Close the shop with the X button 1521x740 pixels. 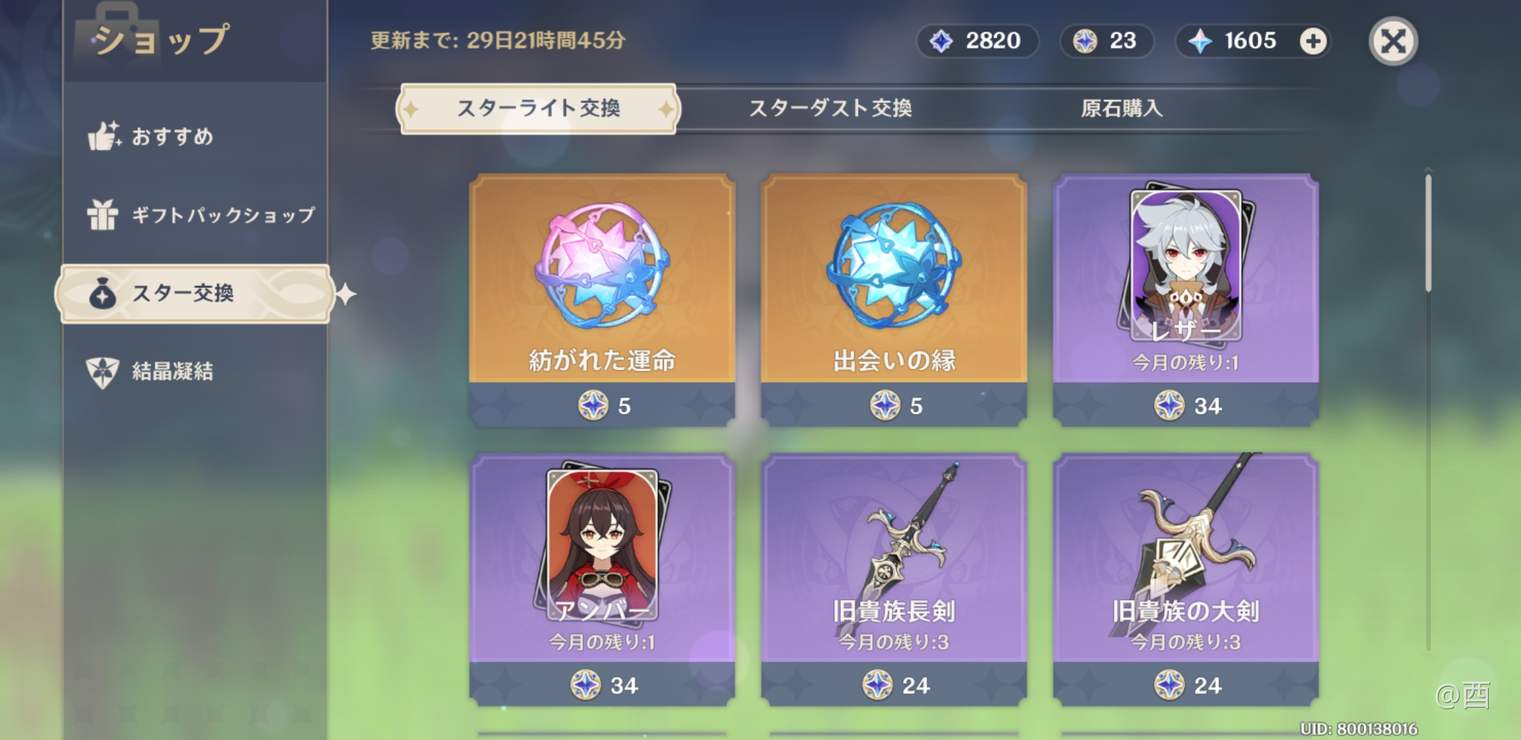tap(1393, 41)
